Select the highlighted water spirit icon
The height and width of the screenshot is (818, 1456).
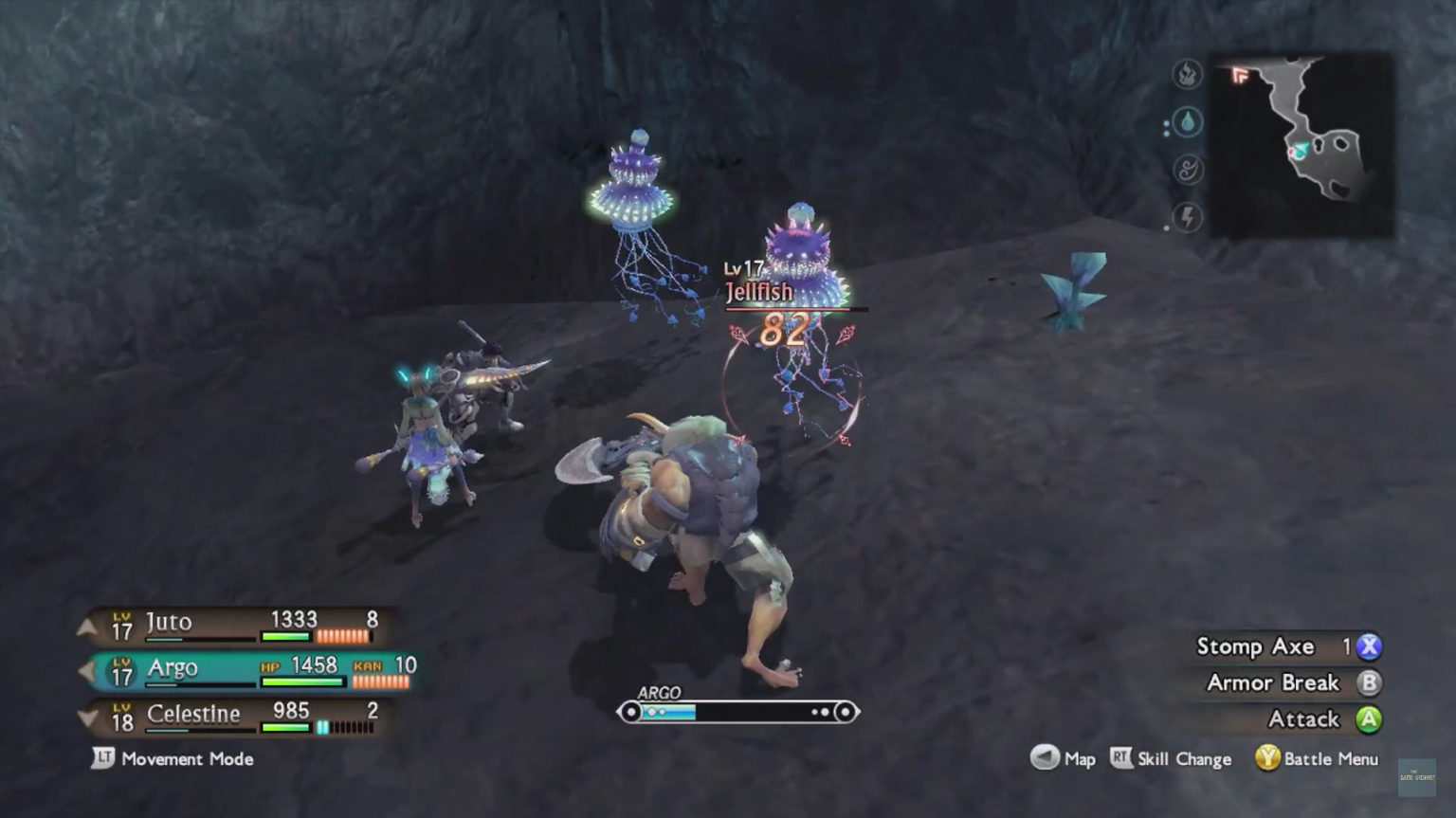point(1186,121)
